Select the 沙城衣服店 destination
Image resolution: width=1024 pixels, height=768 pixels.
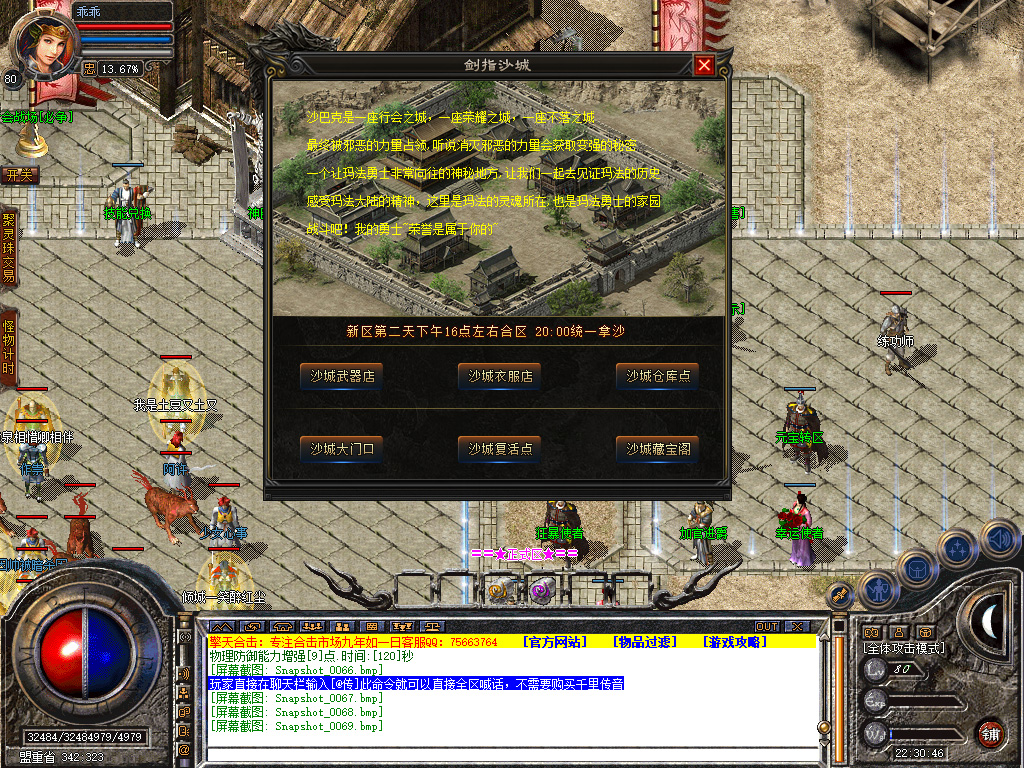coord(500,376)
